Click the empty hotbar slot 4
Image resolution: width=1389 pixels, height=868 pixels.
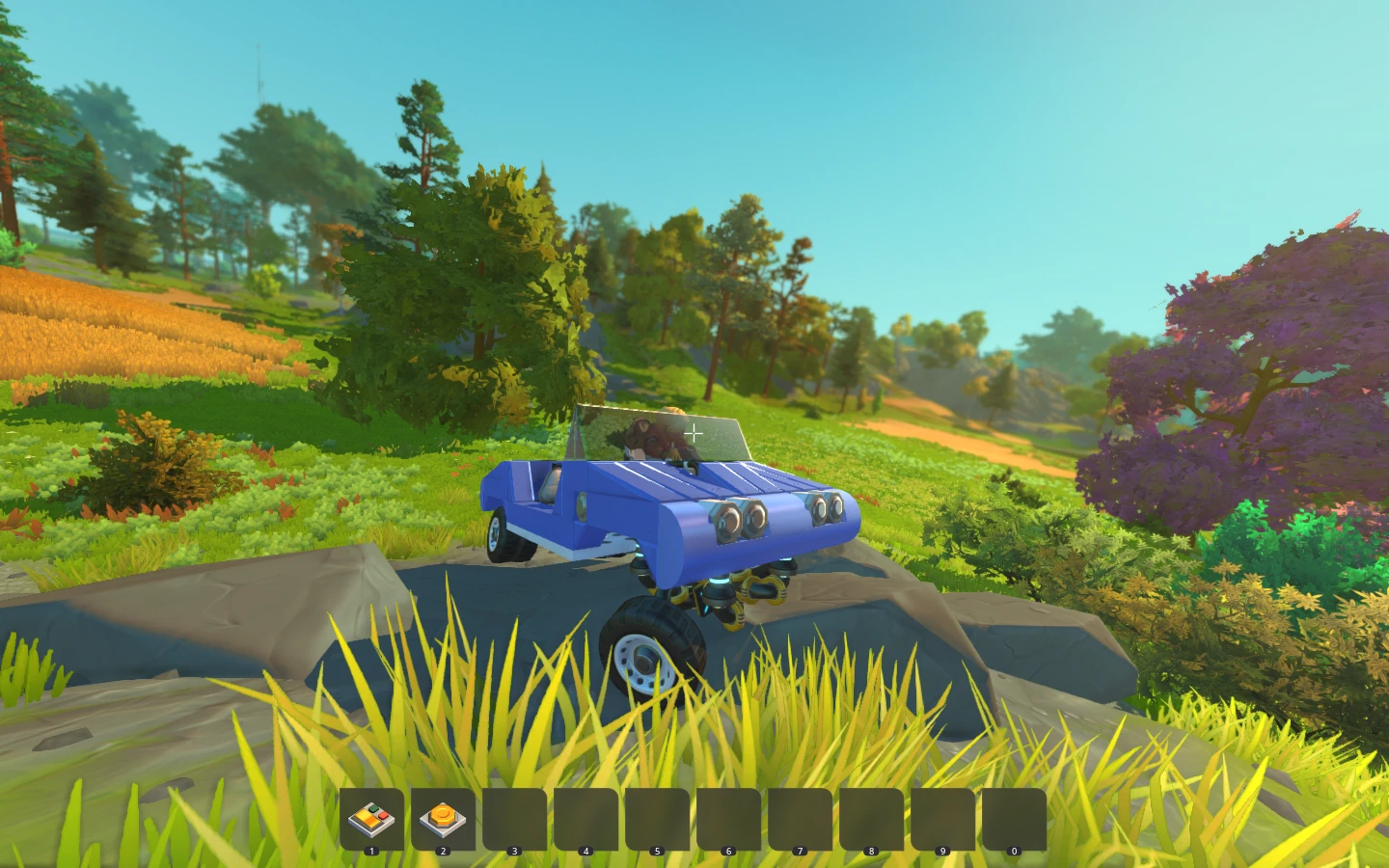coord(587,819)
